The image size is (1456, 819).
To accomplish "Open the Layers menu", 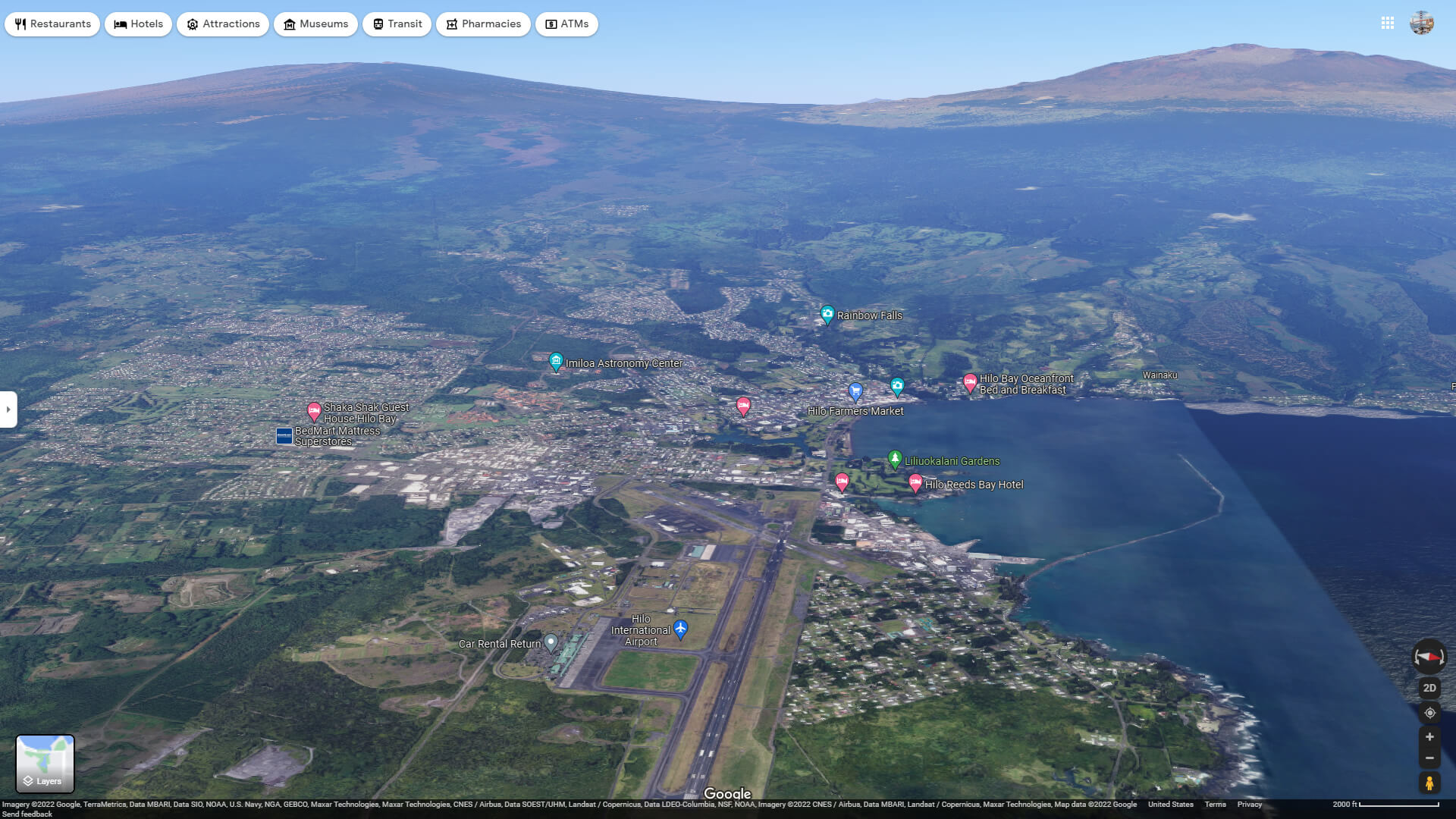I will [x=45, y=764].
